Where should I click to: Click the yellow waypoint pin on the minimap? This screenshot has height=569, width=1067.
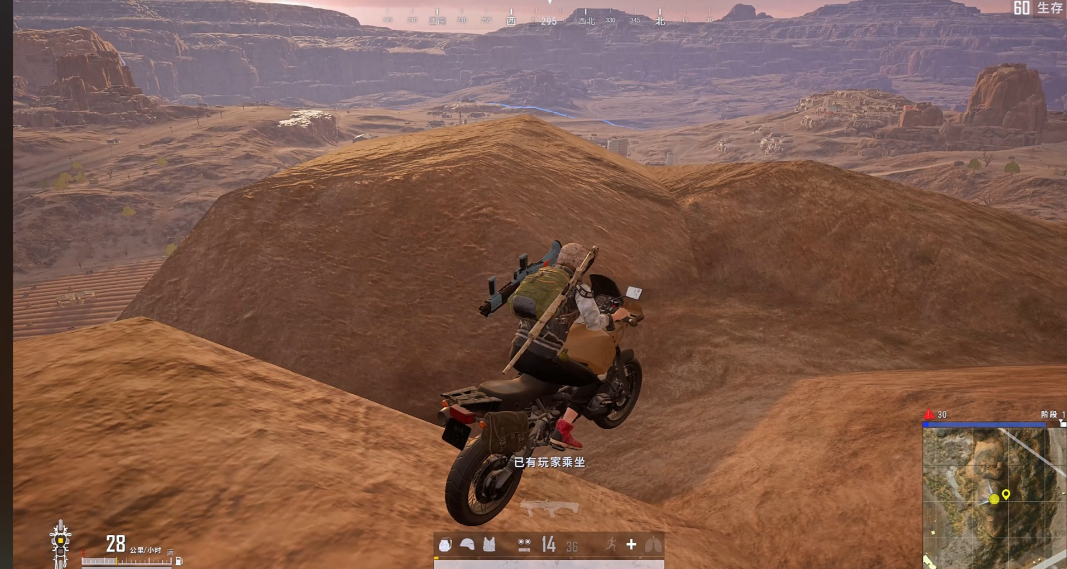(1006, 494)
